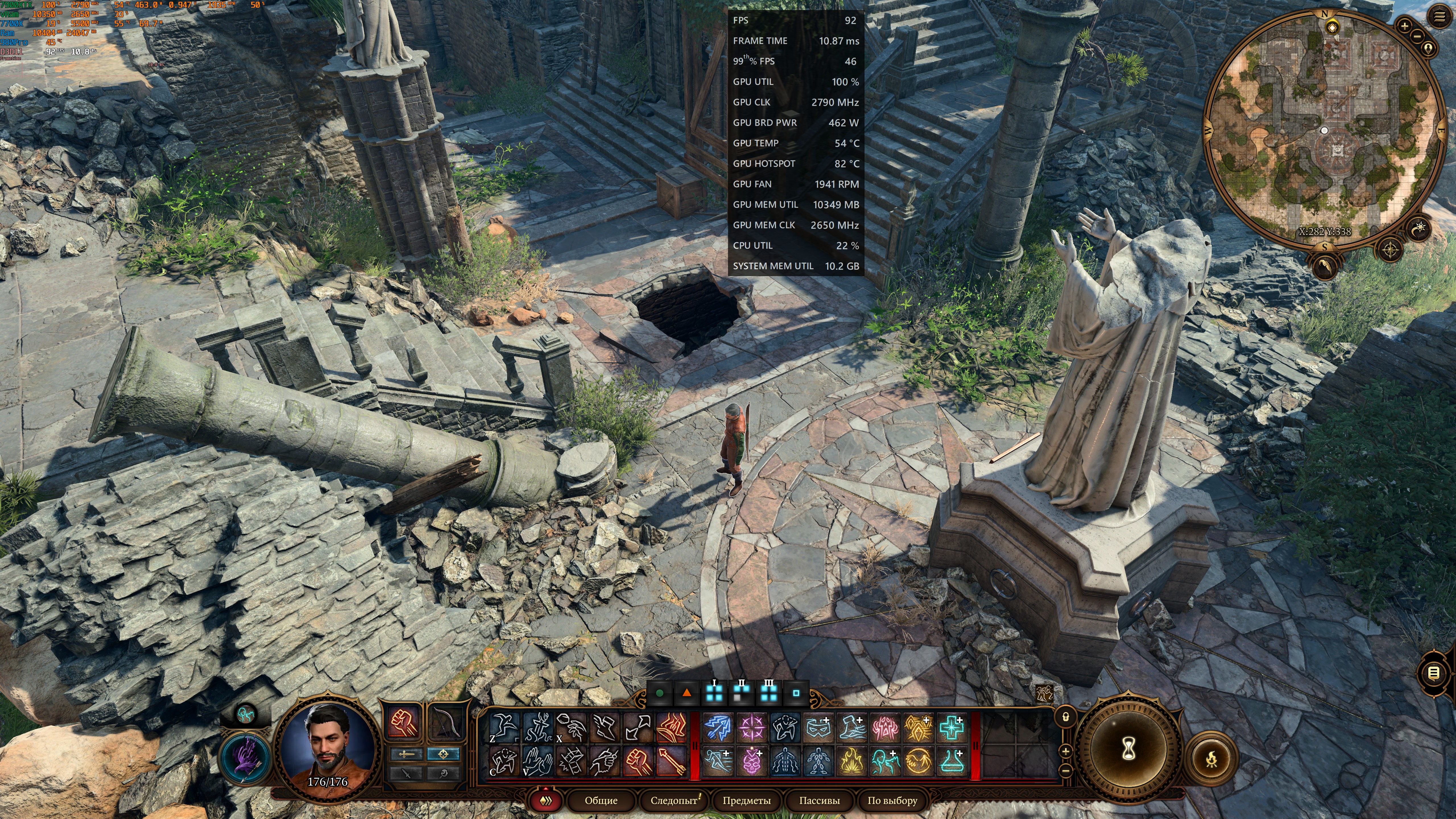Viewport: 1456px width, 819px height.
Task: Select the Предметы hotbar tab
Action: [746, 800]
